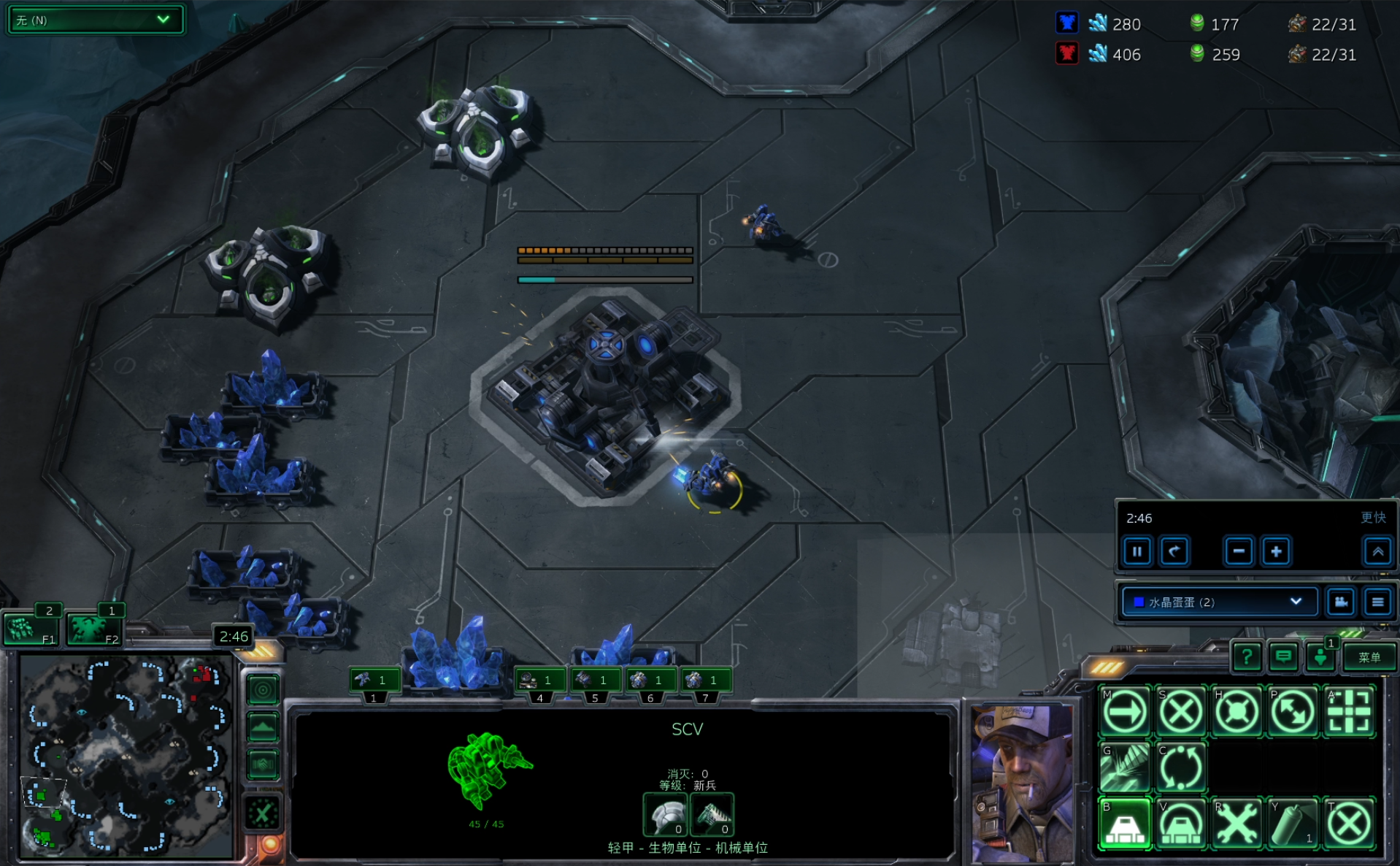
Task: Open the 无 (N) statistics dropdown
Action: click(94, 20)
